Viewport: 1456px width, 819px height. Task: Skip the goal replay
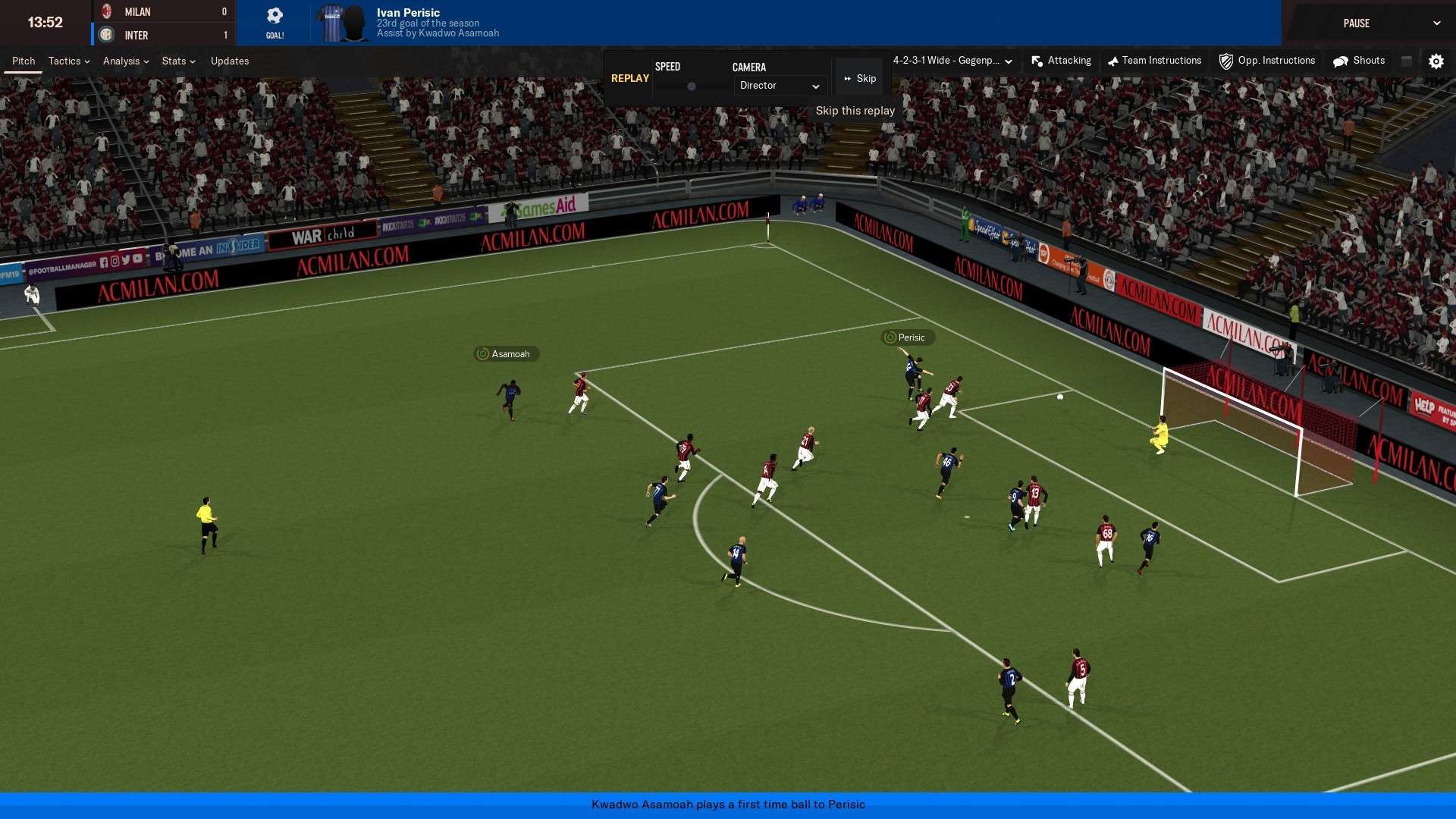(x=860, y=79)
